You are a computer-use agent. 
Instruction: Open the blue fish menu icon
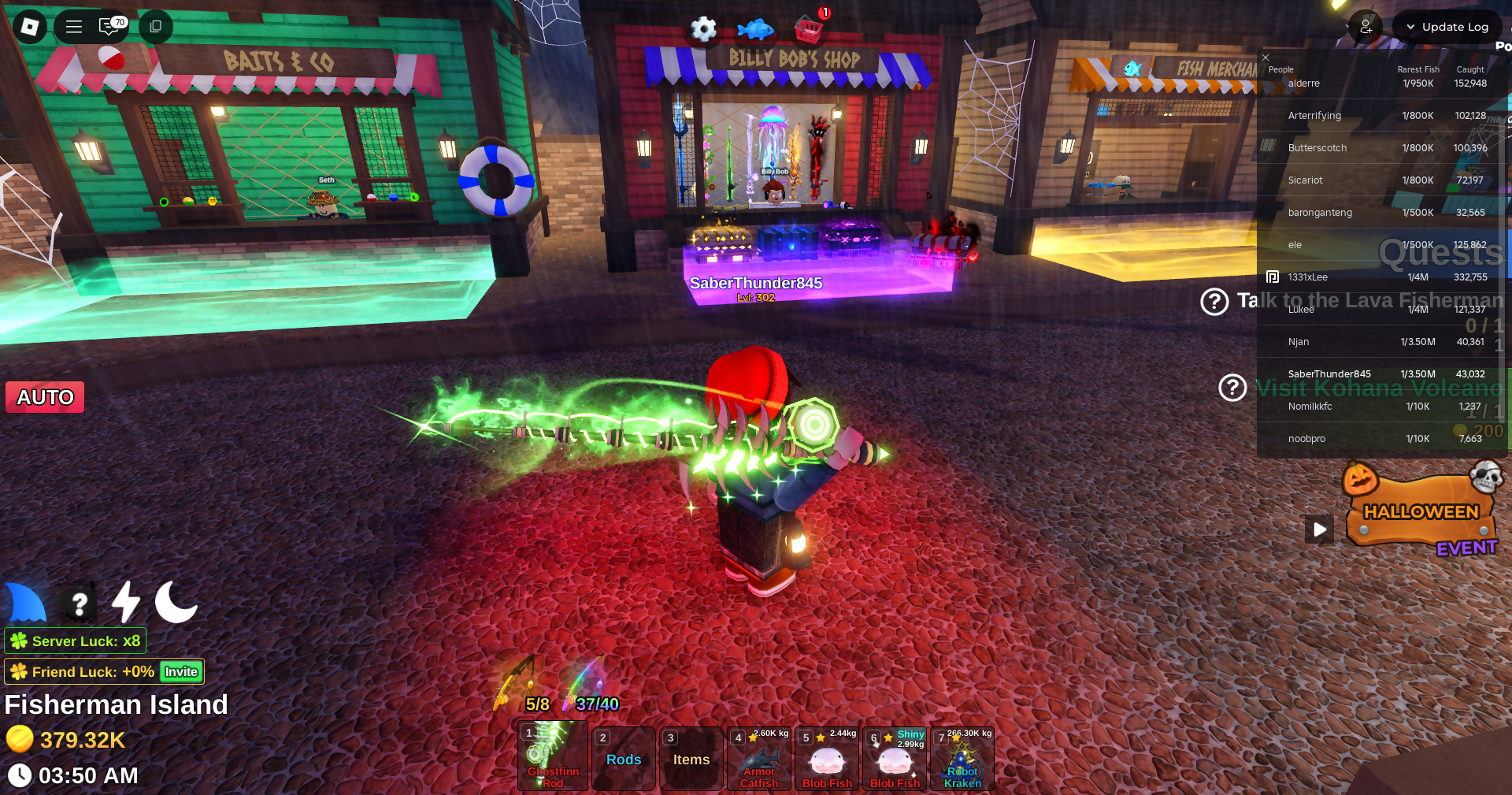click(x=755, y=30)
